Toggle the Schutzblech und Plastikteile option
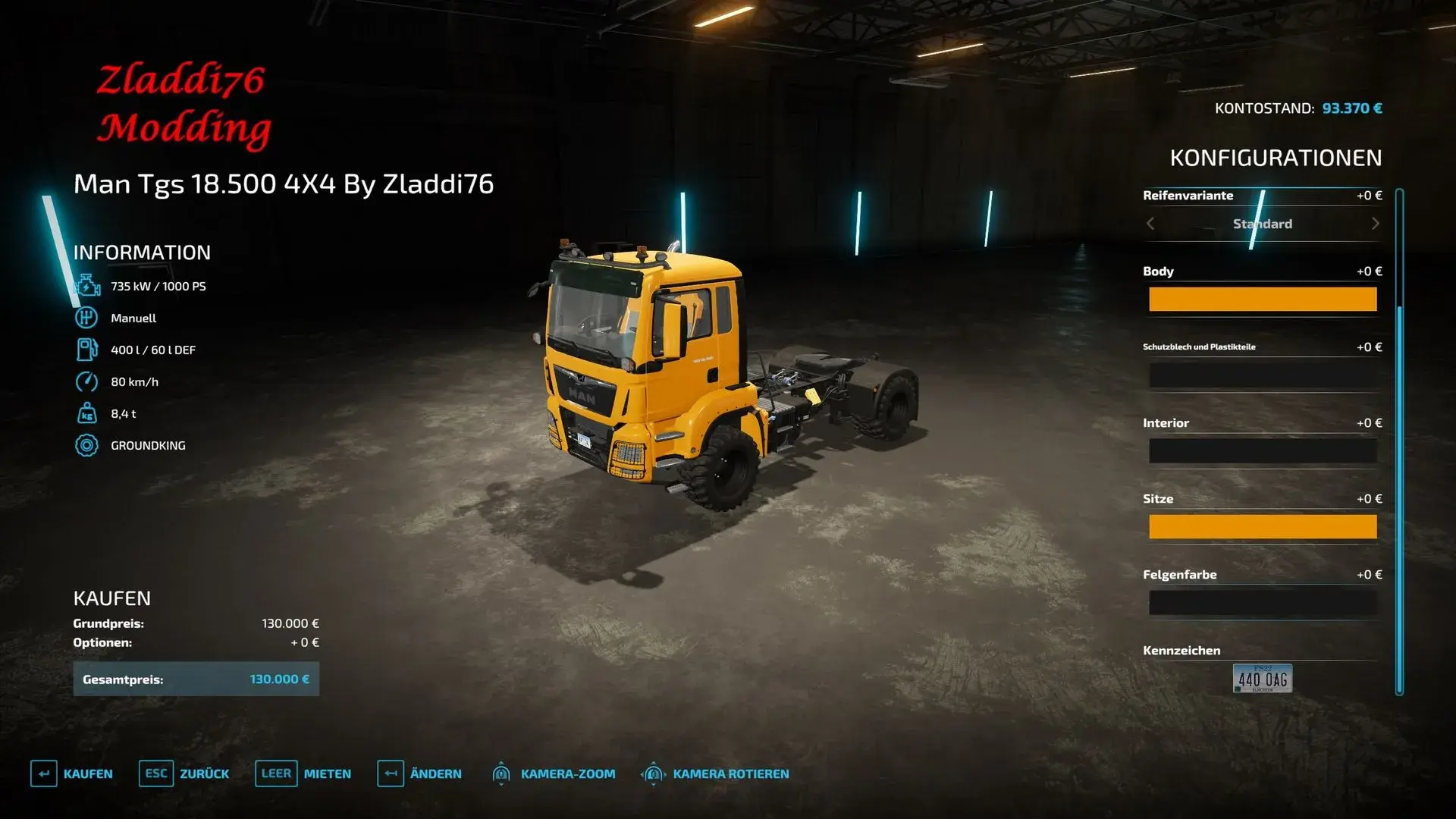This screenshot has width=1456, height=819. (x=1263, y=374)
